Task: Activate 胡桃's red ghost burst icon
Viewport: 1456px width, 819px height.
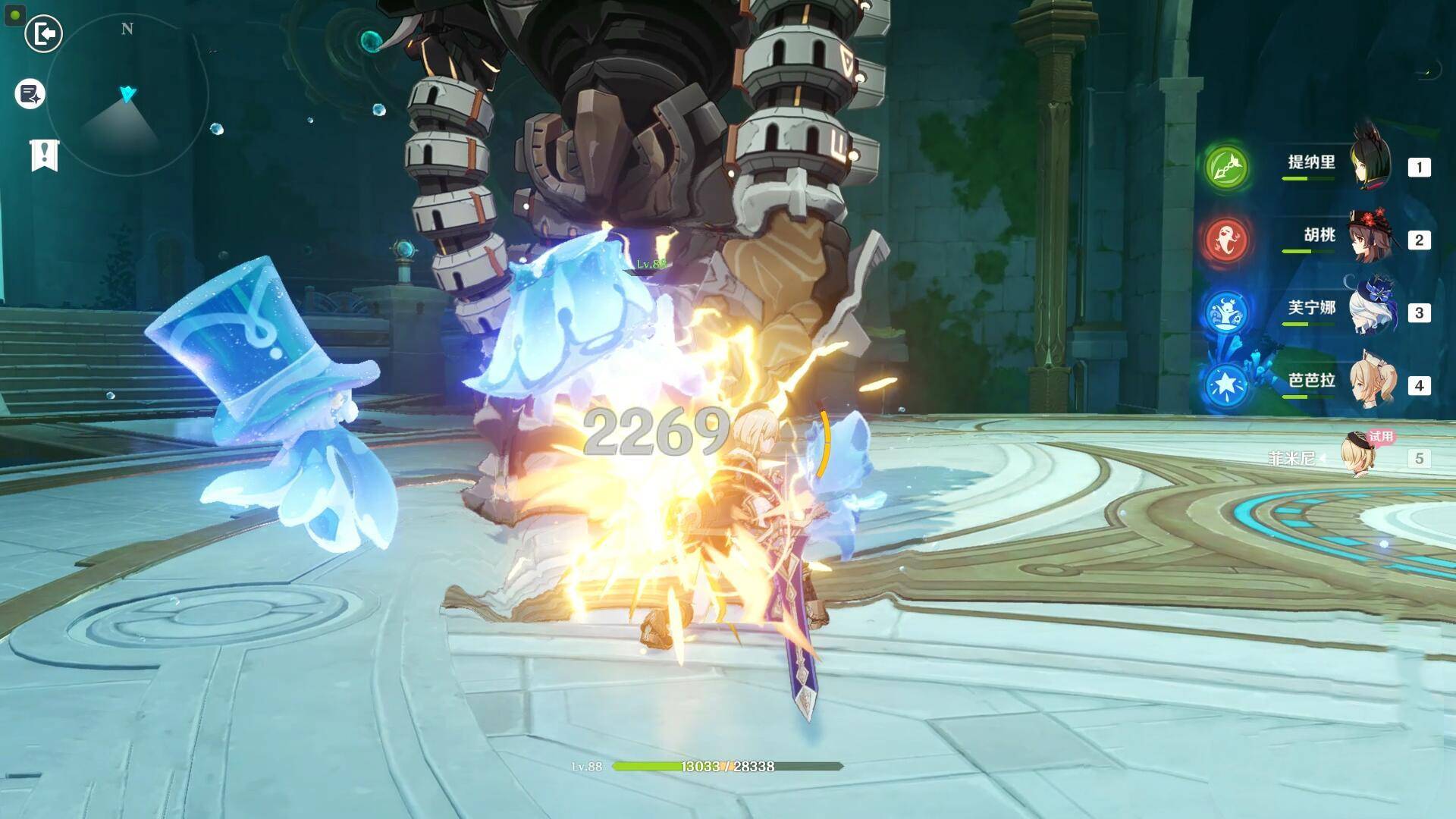Action: pos(1226,240)
